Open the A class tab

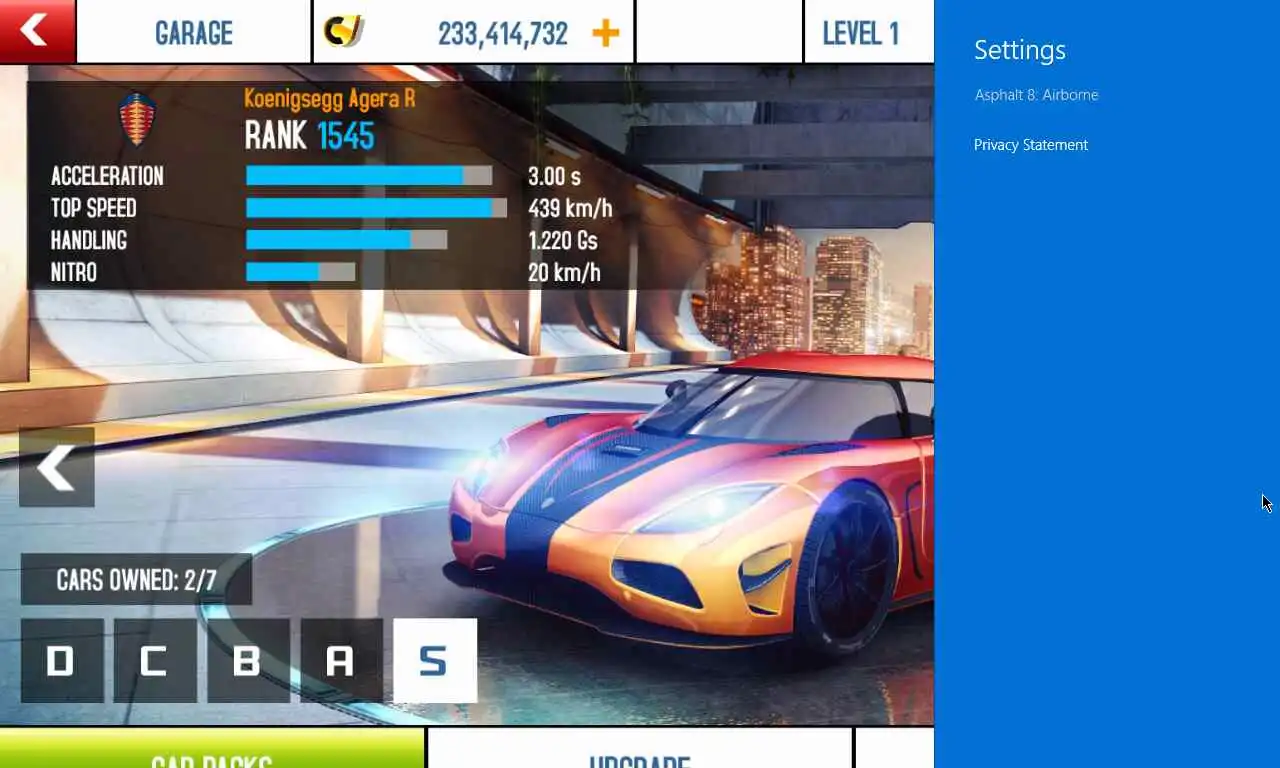[x=341, y=661]
